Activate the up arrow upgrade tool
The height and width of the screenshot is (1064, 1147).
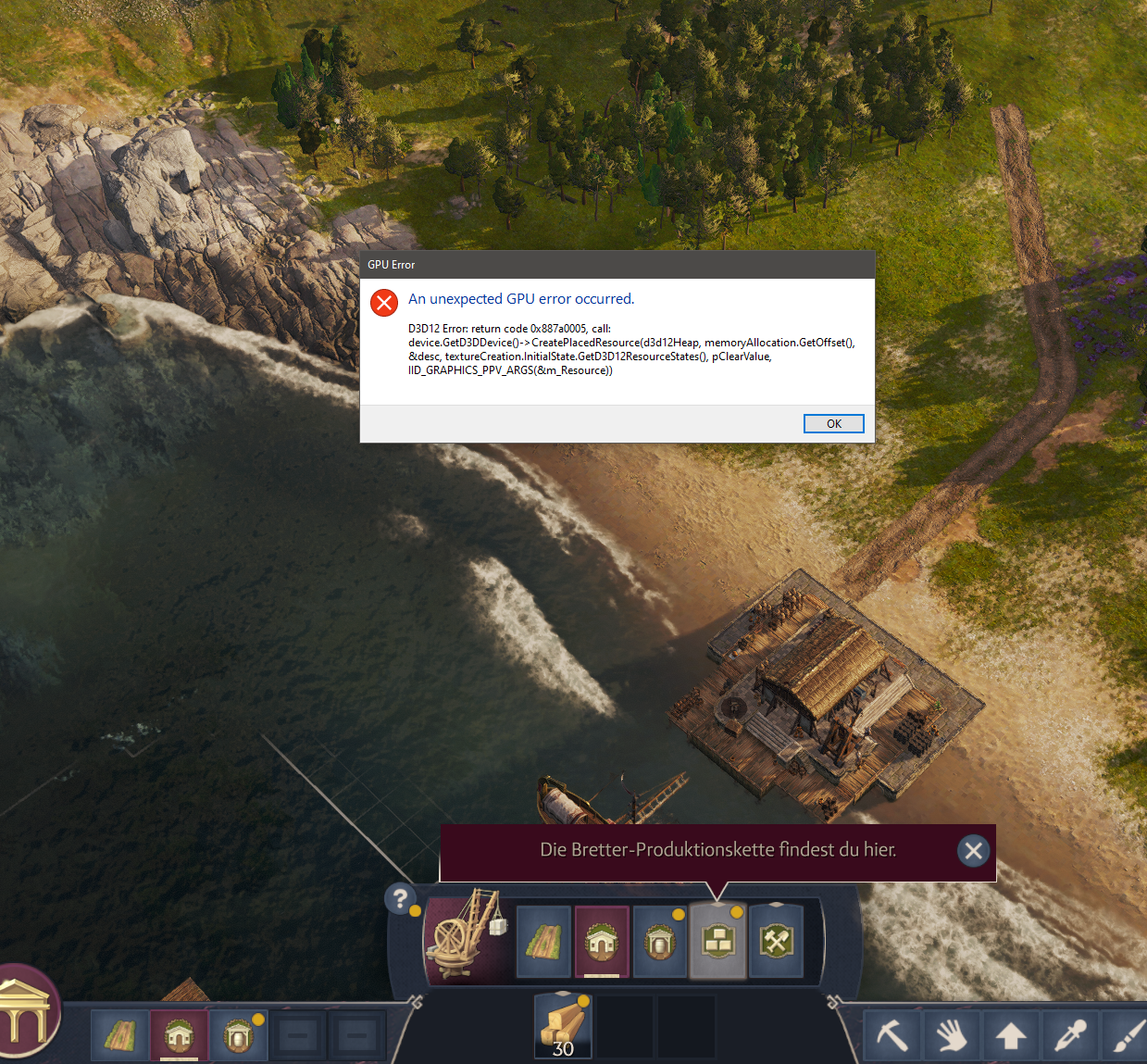[1010, 1035]
